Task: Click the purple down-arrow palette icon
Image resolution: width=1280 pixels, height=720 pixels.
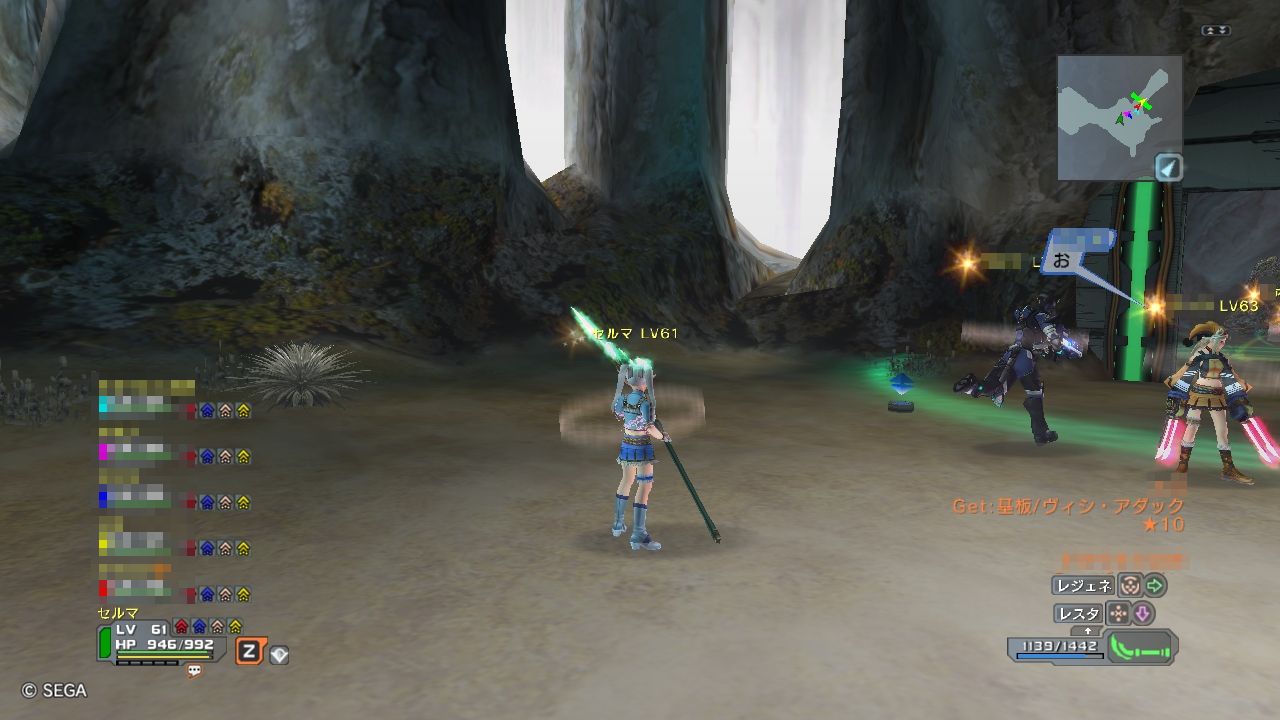Action: 1142,614
